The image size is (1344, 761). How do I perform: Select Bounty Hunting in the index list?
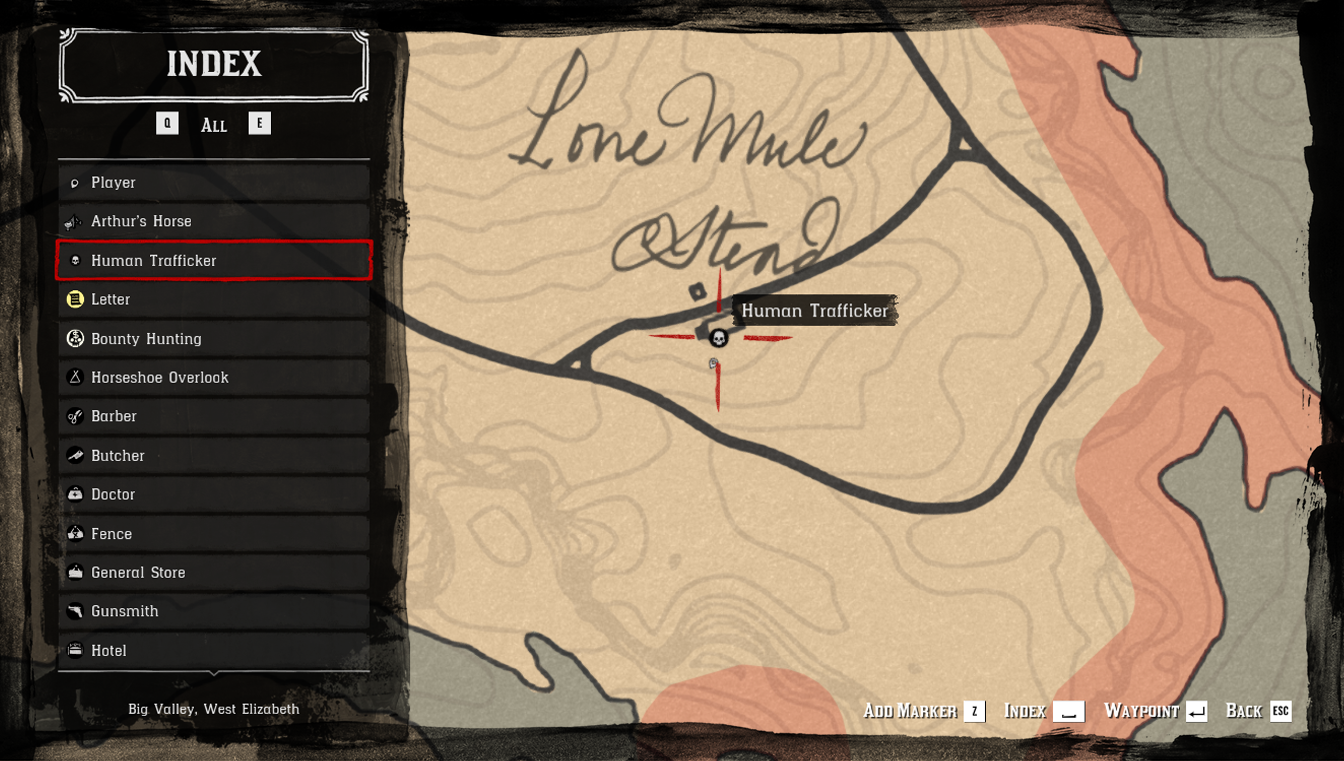pyautogui.click(x=213, y=339)
